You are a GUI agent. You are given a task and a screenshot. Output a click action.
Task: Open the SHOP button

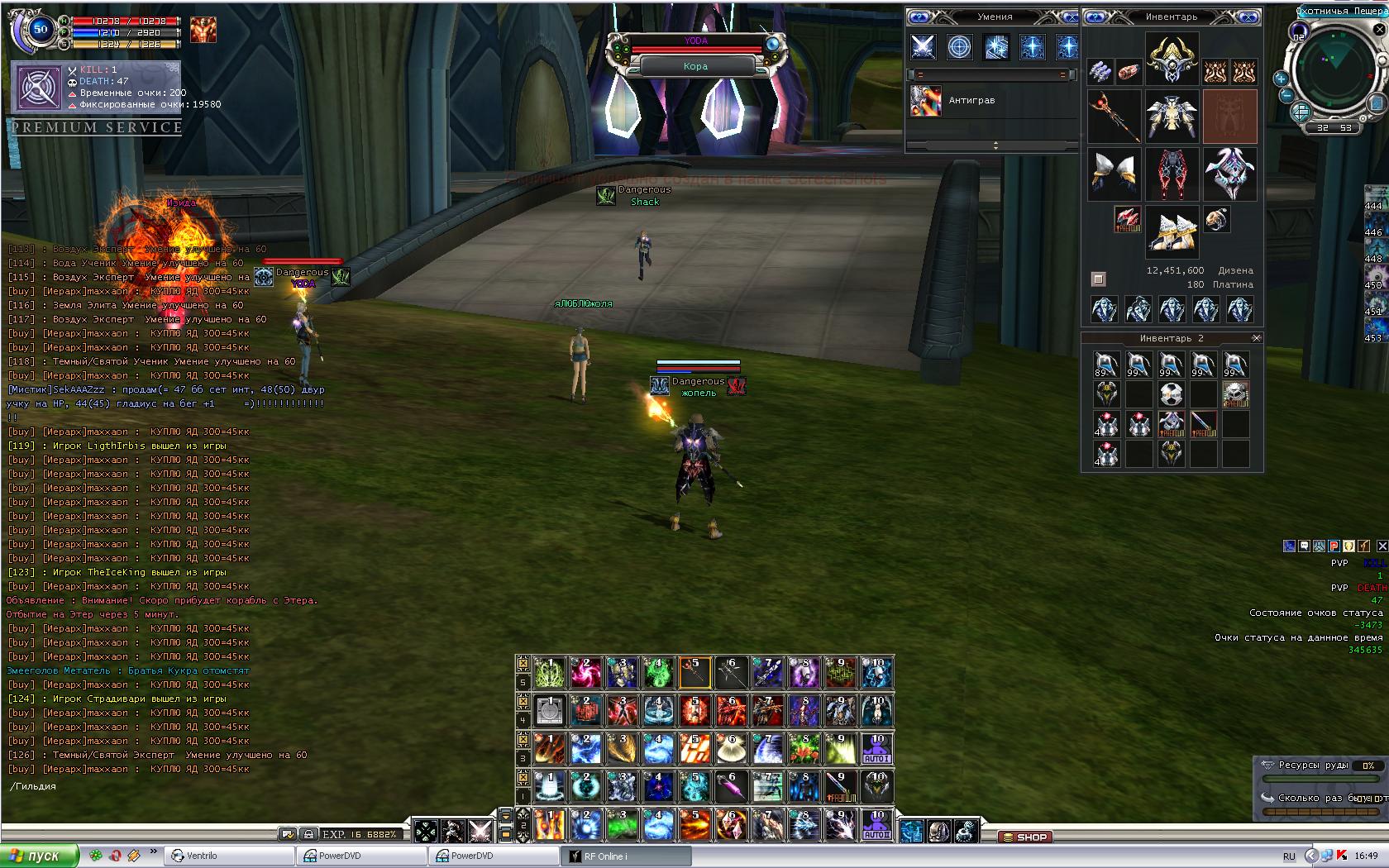pyautogui.click(x=1024, y=837)
